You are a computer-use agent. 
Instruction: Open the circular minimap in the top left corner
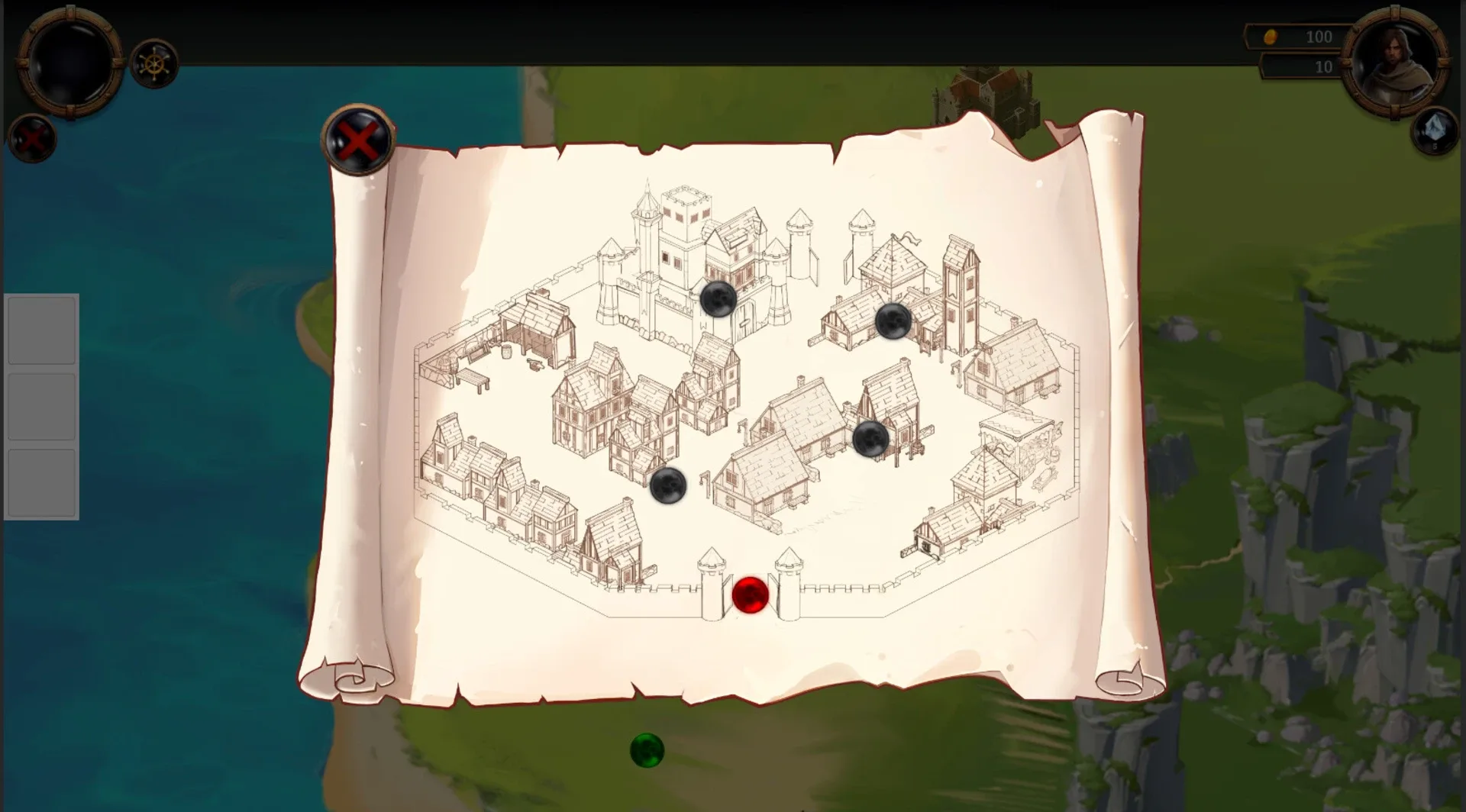[x=69, y=65]
